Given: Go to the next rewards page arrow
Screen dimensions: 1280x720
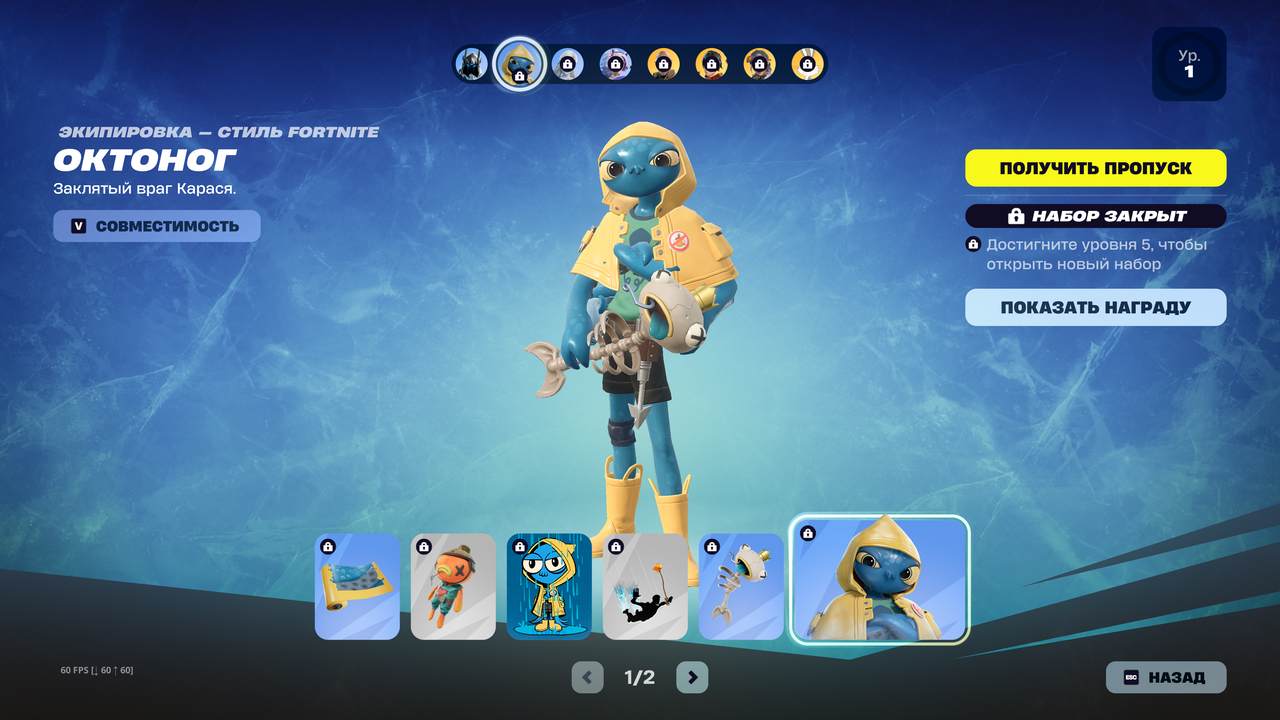Looking at the screenshot, I should coord(692,677).
